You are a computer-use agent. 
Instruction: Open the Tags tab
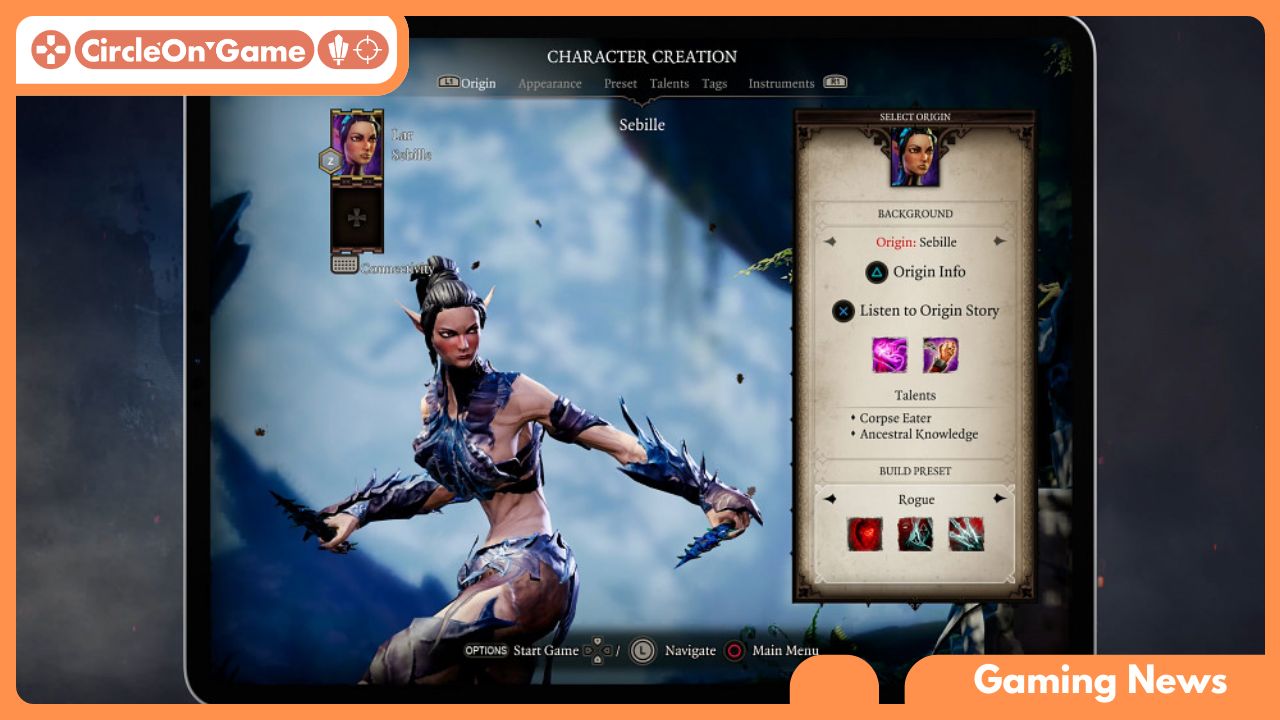pyautogui.click(x=713, y=84)
